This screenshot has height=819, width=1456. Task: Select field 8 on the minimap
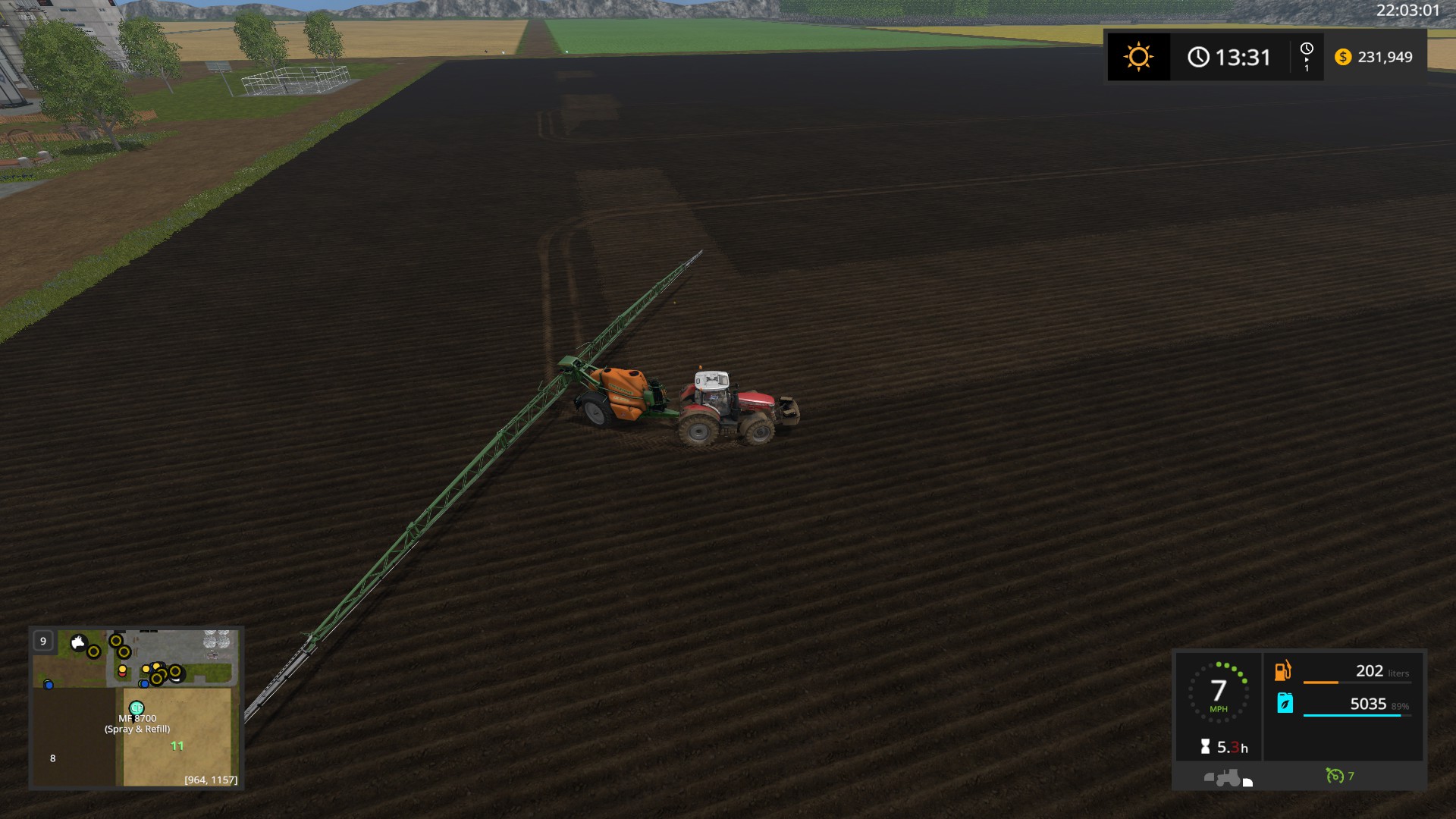(53, 758)
